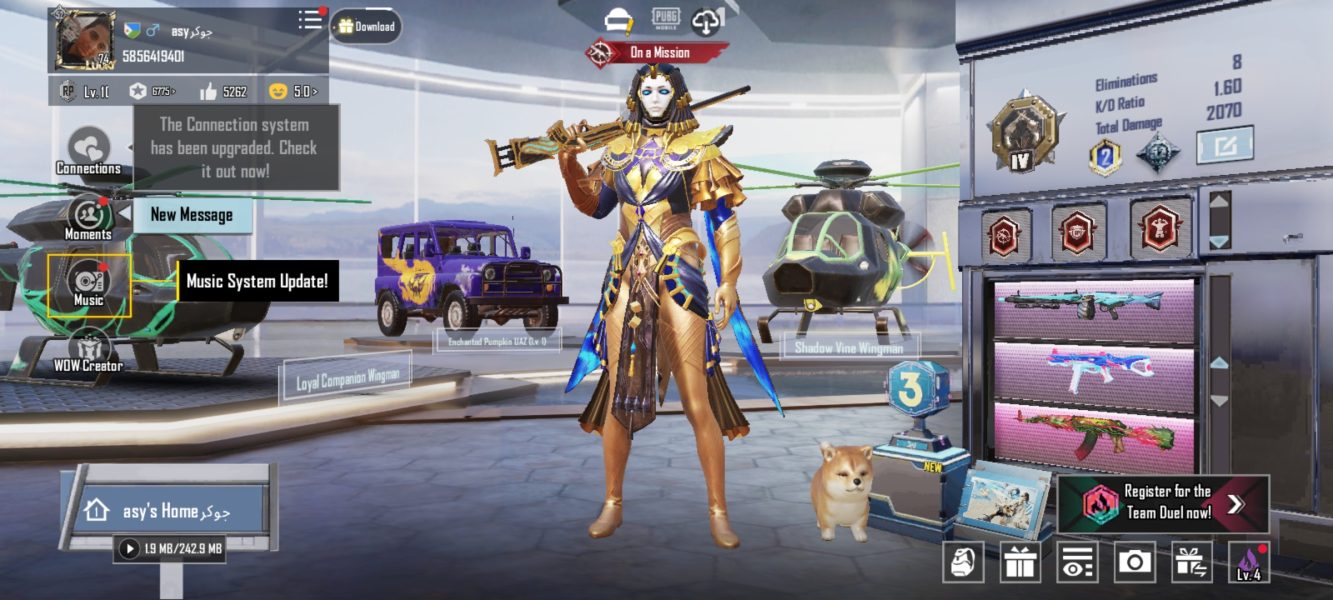Open the gift exchange icon with arrows
The image size is (1333, 600).
(x=1192, y=562)
